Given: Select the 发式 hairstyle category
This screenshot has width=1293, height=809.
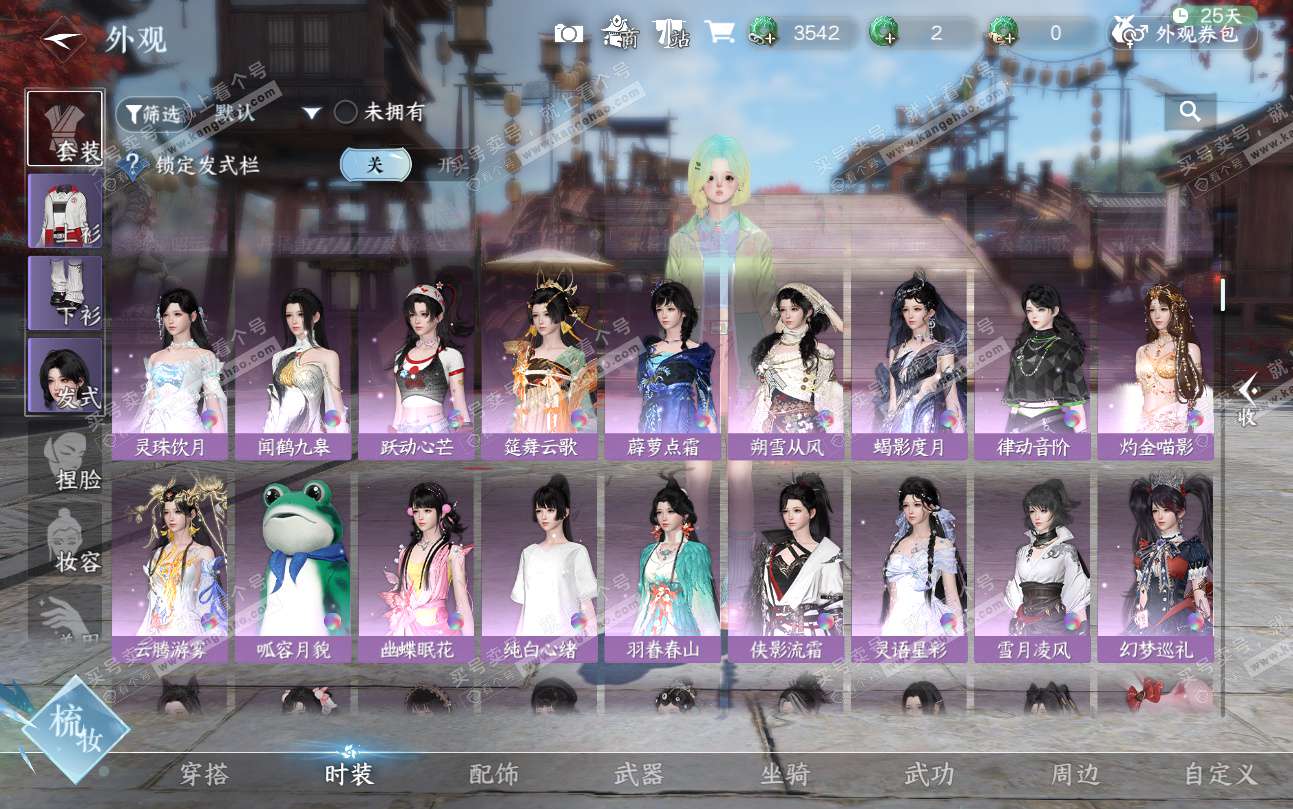Looking at the screenshot, I should click(x=65, y=375).
